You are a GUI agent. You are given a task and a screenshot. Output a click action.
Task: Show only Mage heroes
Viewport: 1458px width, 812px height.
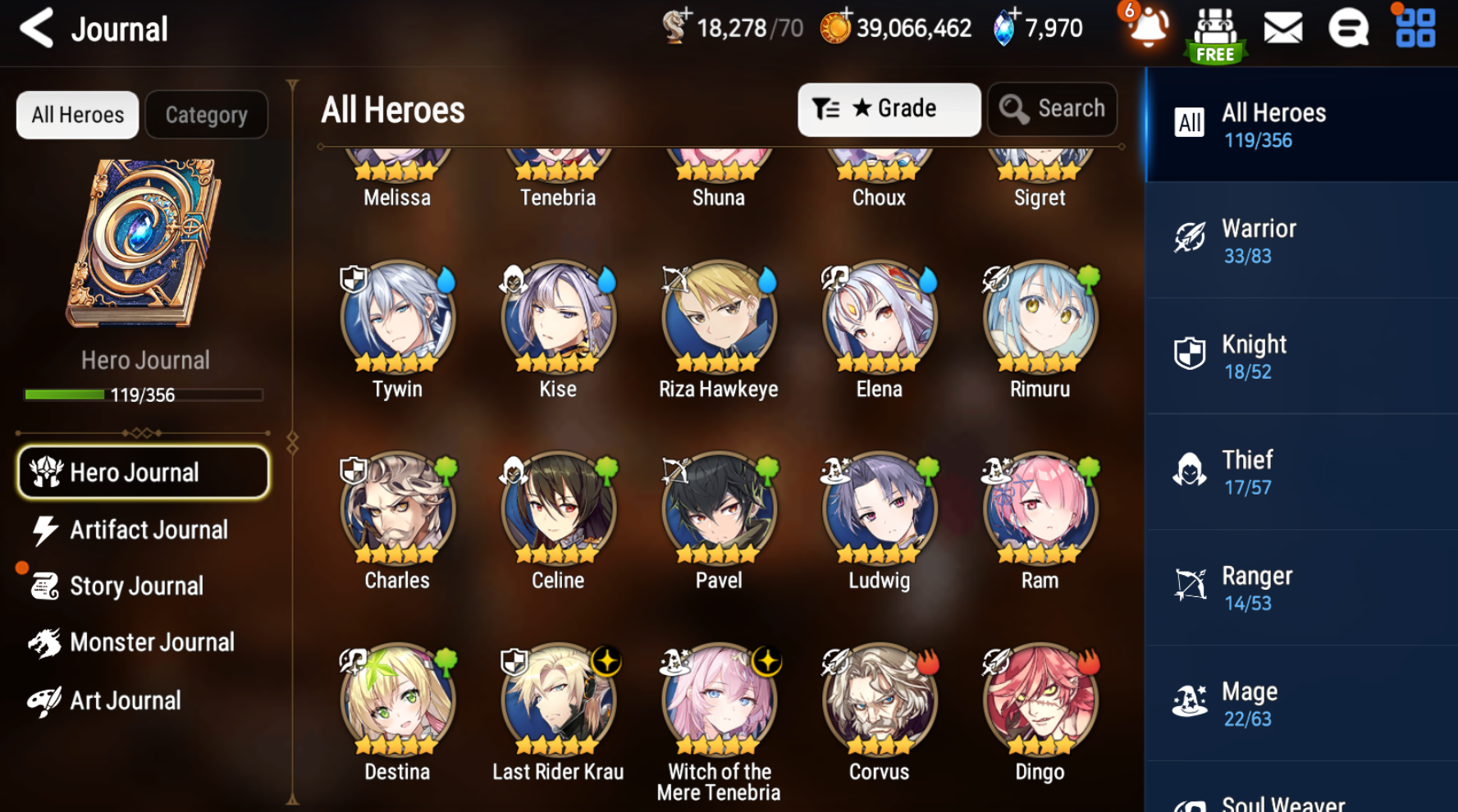[x=1300, y=704]
